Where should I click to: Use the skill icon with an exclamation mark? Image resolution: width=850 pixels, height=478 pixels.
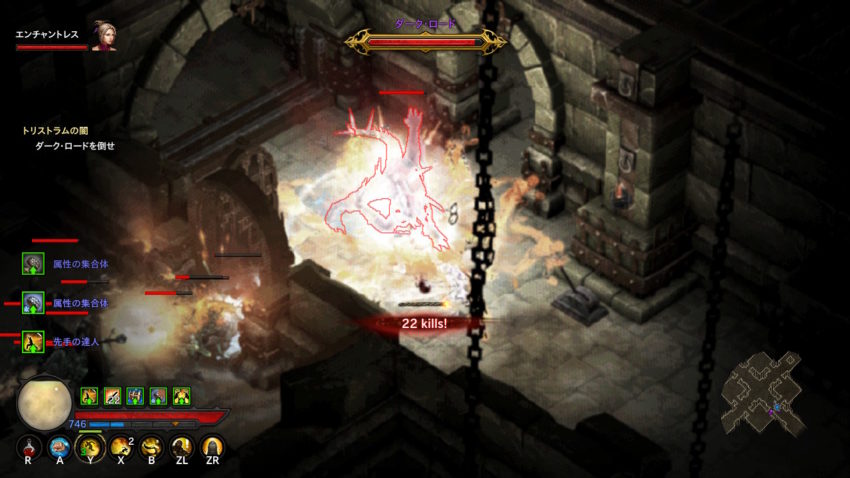181,447
